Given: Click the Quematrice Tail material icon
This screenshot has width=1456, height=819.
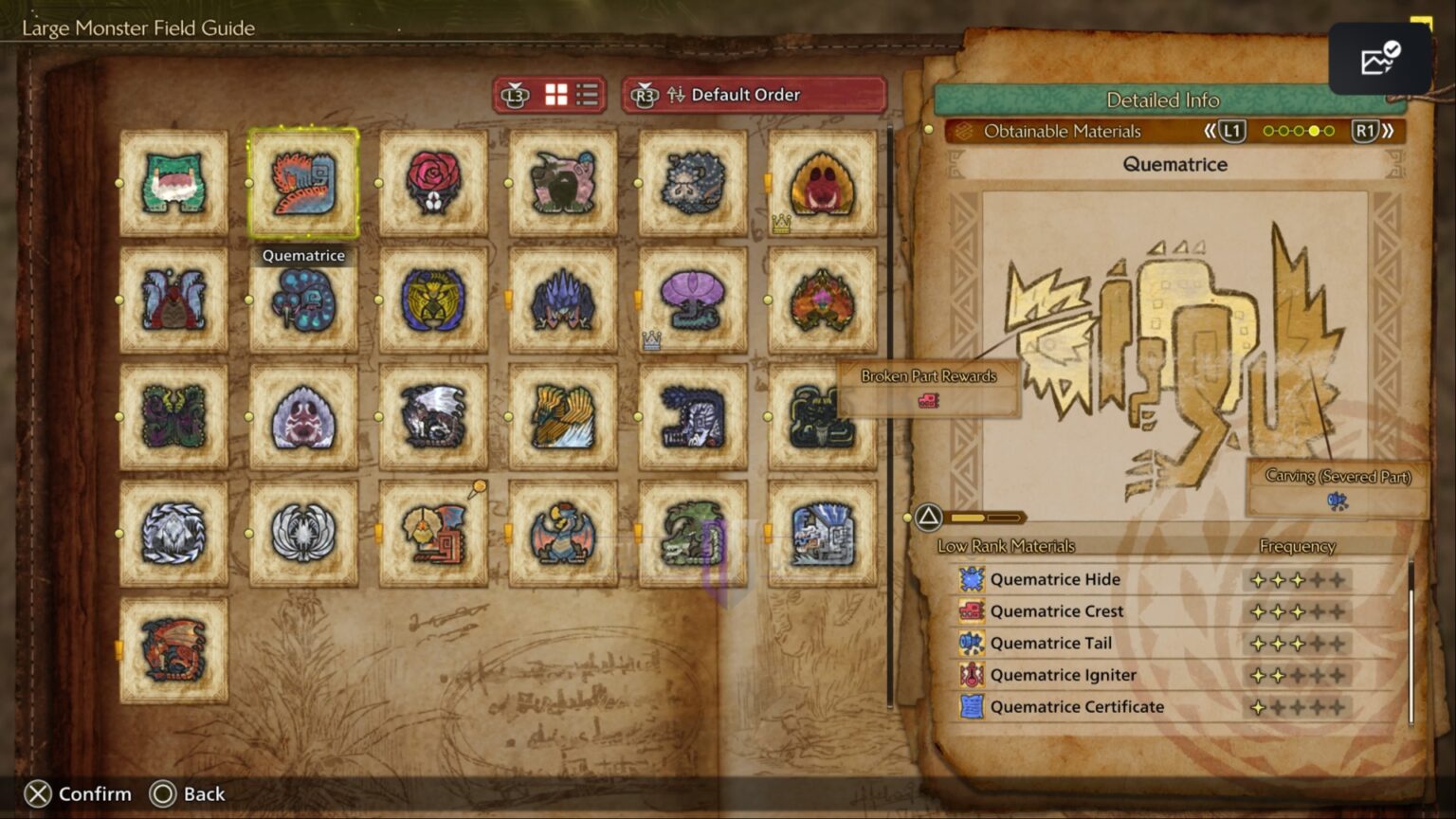Looking at the screenshot, I should [x=973, y=643].
